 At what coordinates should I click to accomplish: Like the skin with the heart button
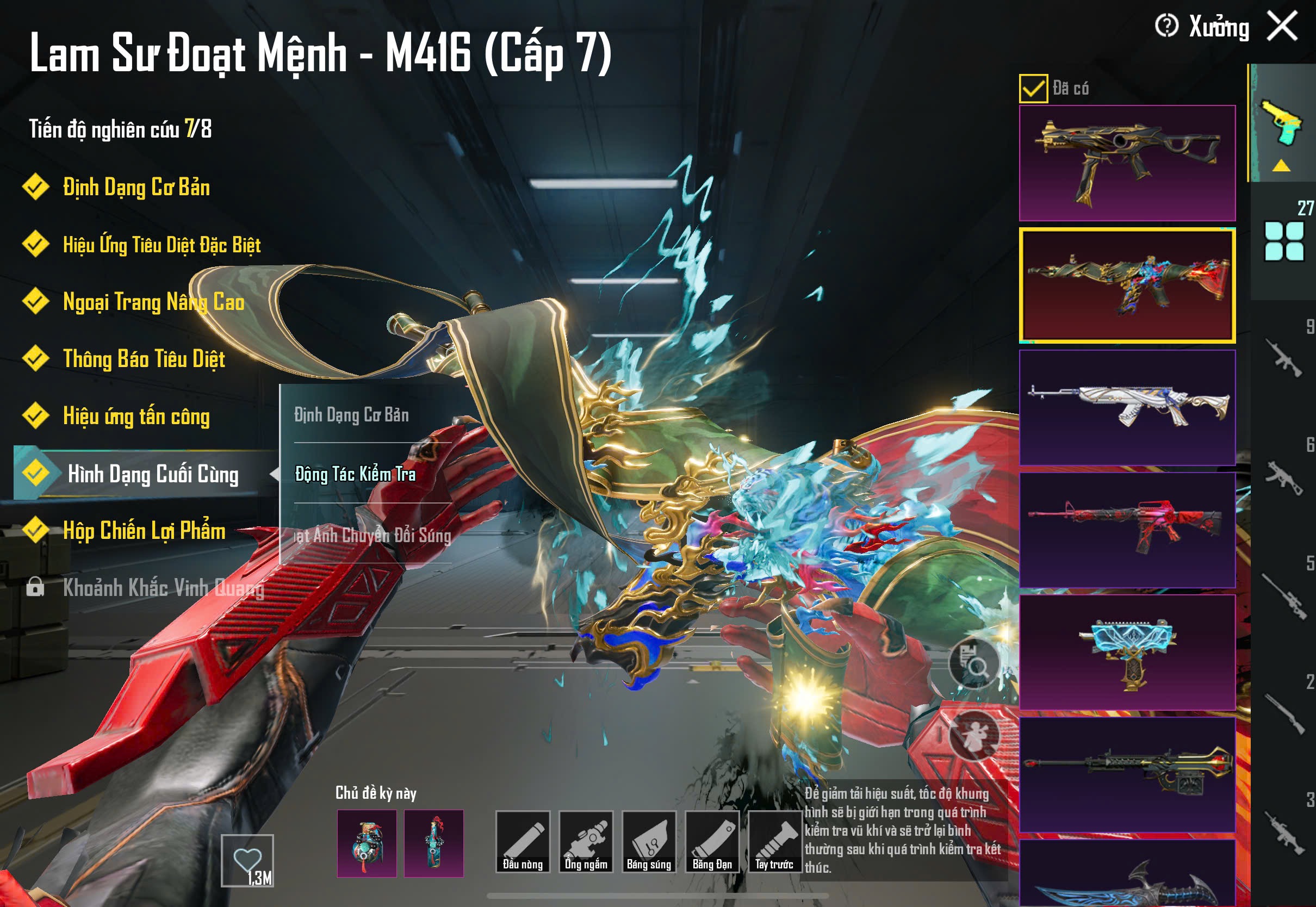[247, 860]
